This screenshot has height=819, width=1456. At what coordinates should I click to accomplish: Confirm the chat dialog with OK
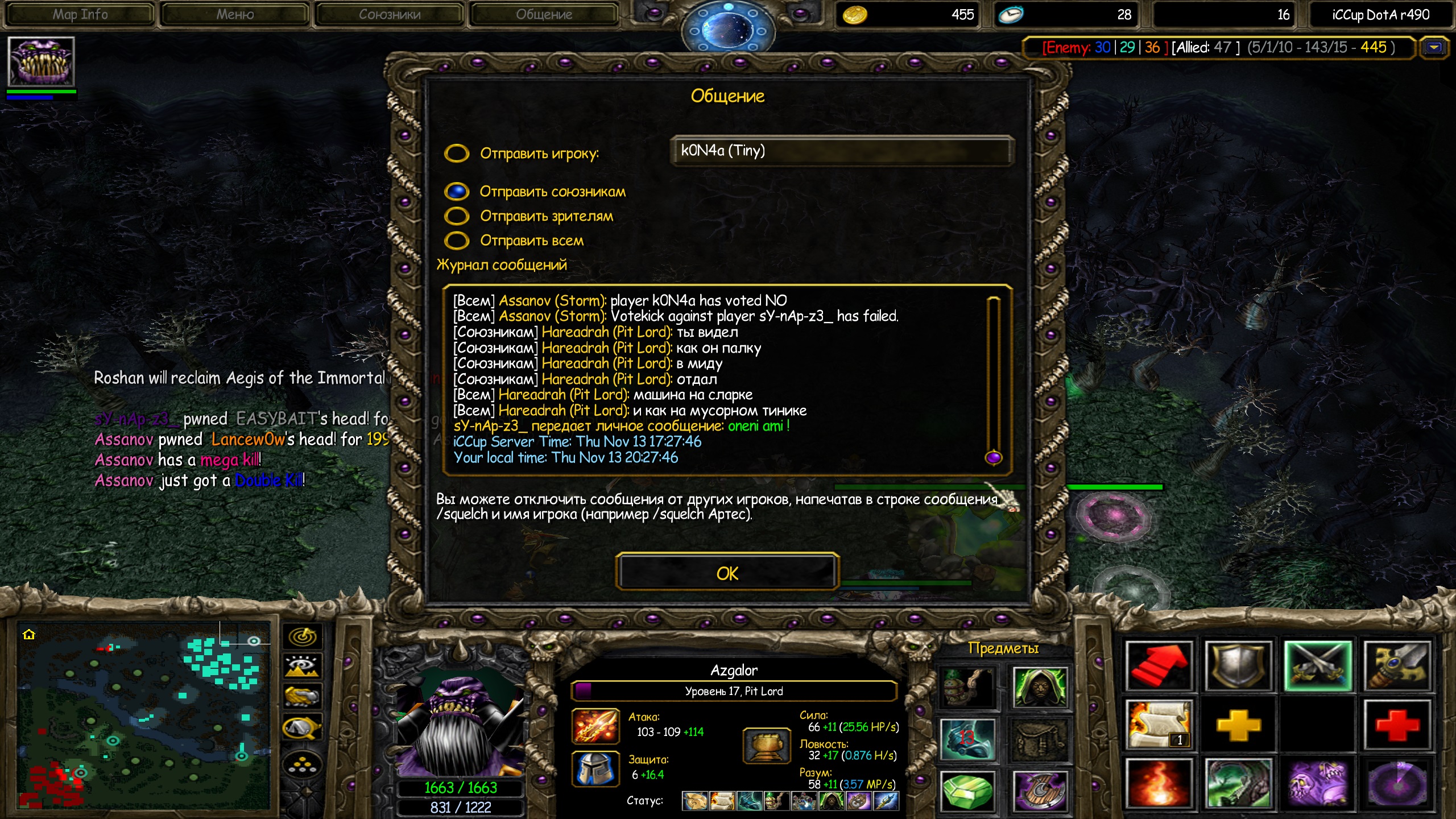[727, 573]
